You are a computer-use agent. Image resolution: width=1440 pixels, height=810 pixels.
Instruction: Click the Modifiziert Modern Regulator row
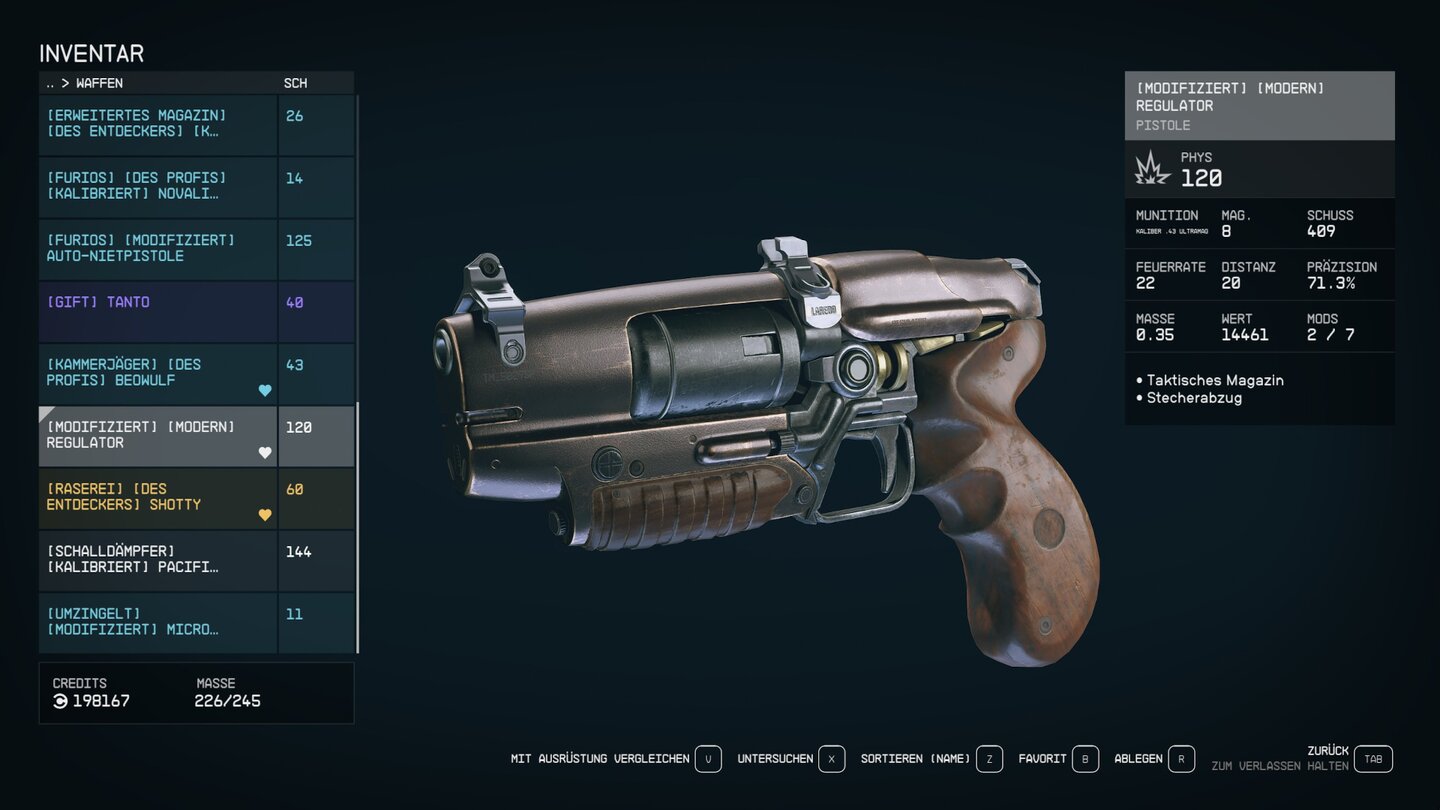coord(157,435)
